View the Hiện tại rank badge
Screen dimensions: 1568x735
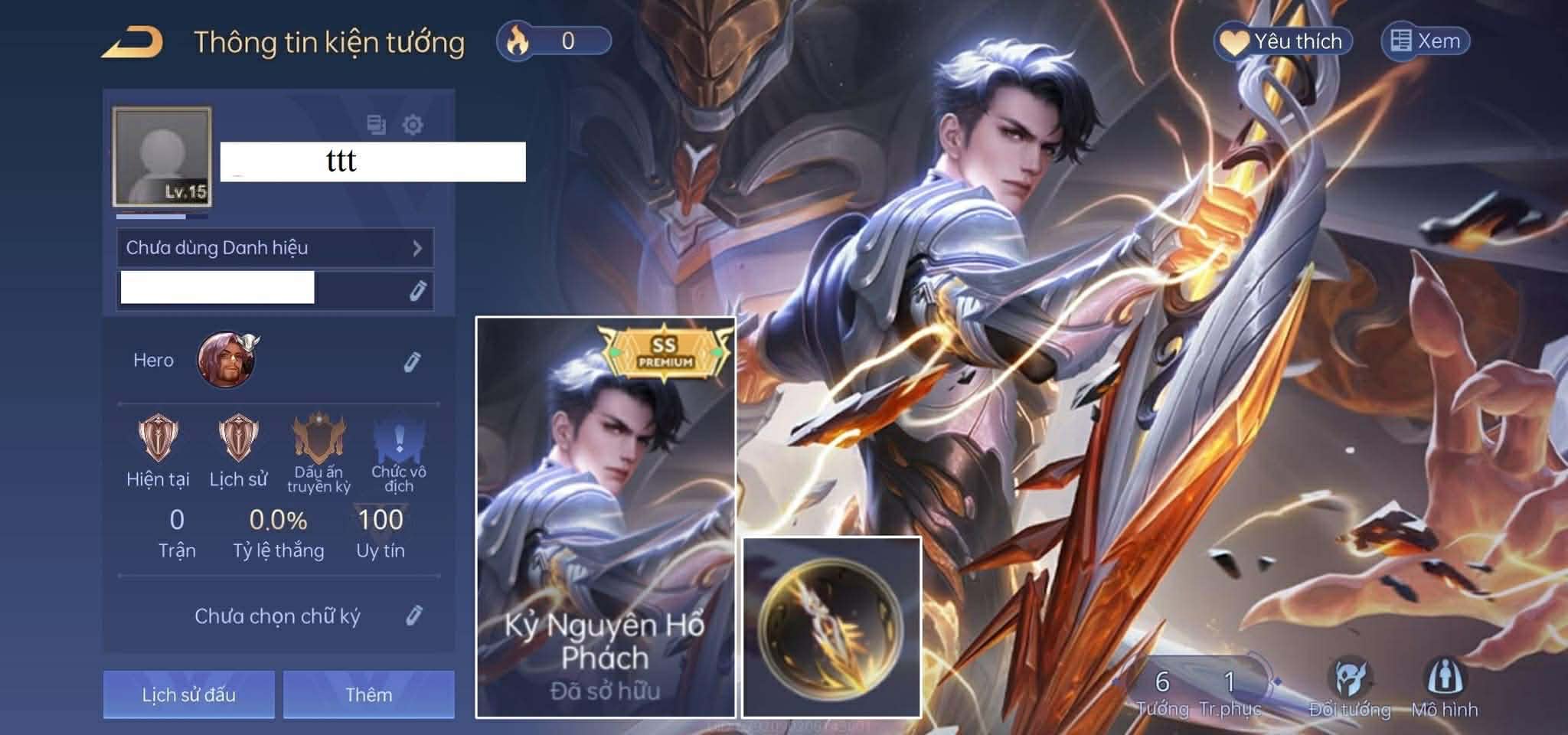tap(158, 439)
